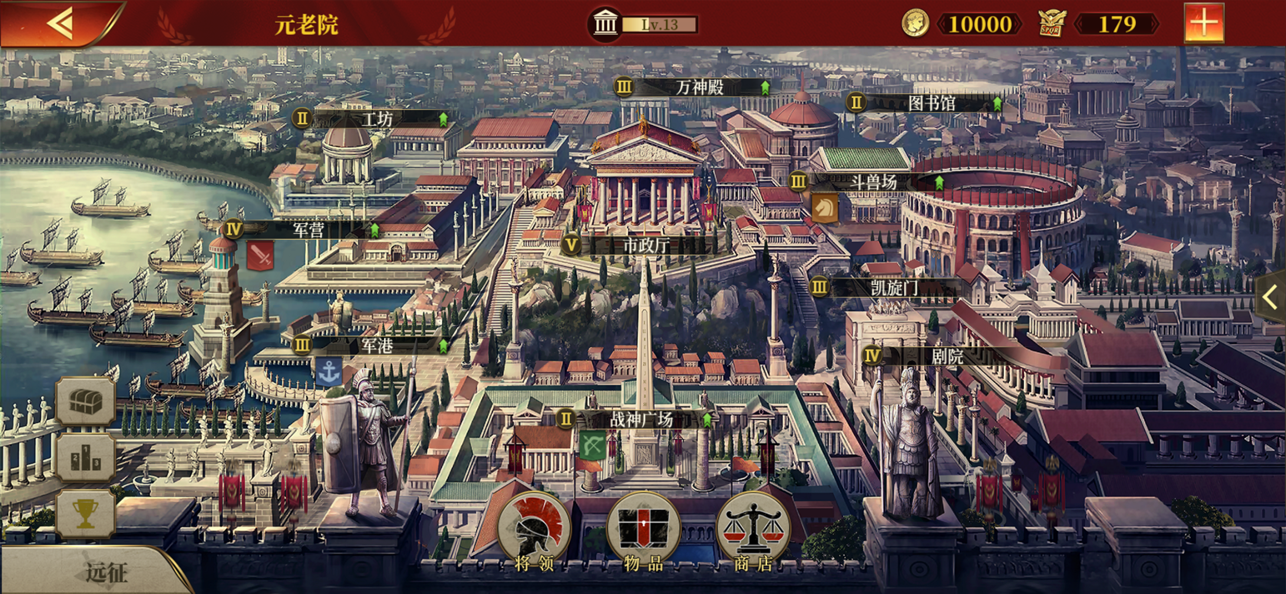
Task: Open the 军港 naval port label
Action: pyautogui.click(x=377, y=346)
